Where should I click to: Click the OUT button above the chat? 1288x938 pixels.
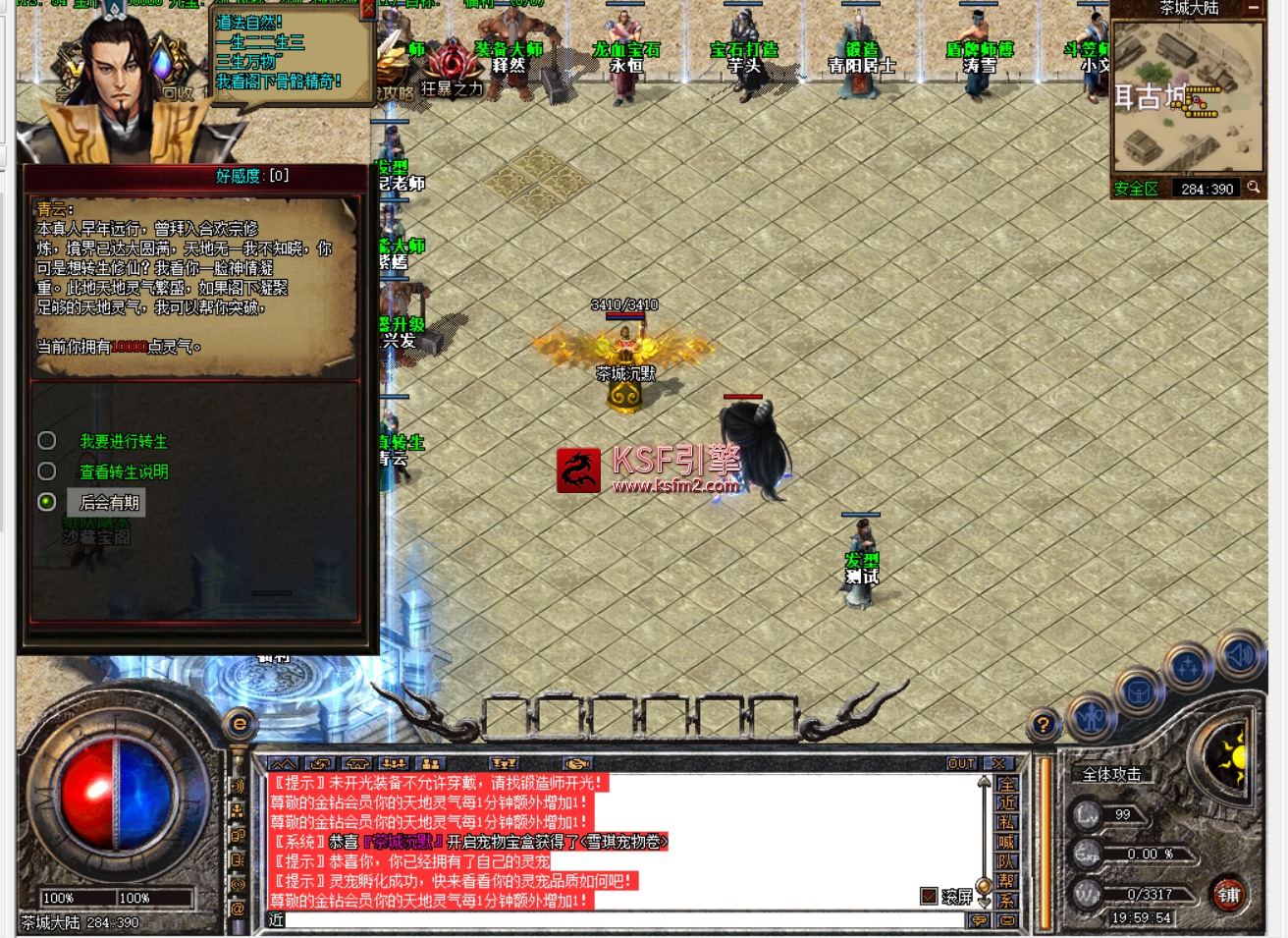point(961,763)
